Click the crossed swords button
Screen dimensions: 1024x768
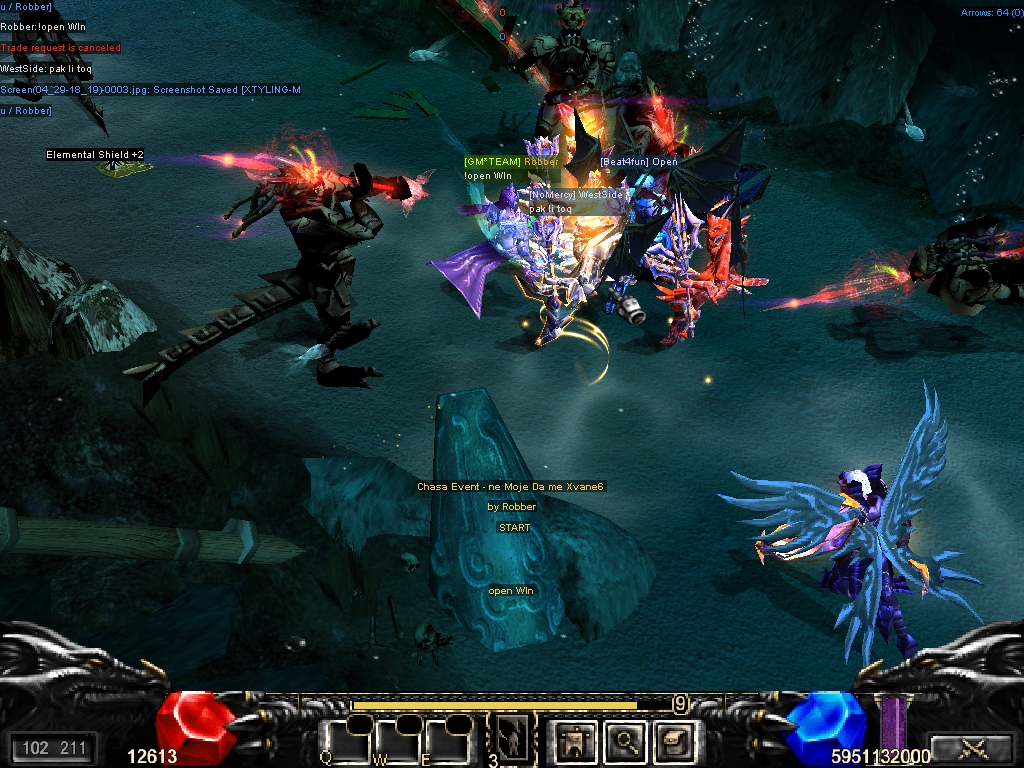click(x=971, y=747)
